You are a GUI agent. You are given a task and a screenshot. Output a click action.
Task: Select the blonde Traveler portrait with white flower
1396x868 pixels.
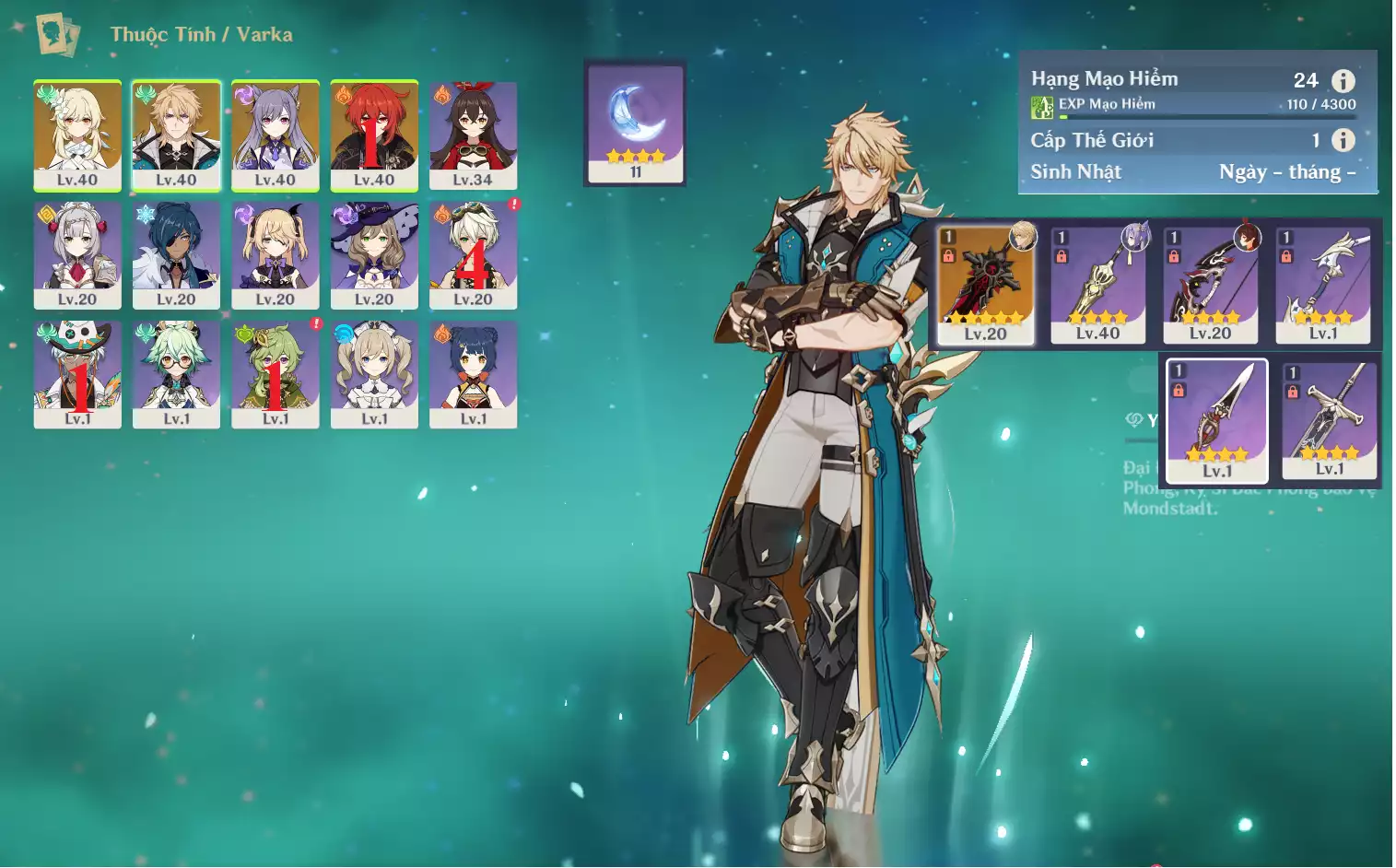click(77, 135)
